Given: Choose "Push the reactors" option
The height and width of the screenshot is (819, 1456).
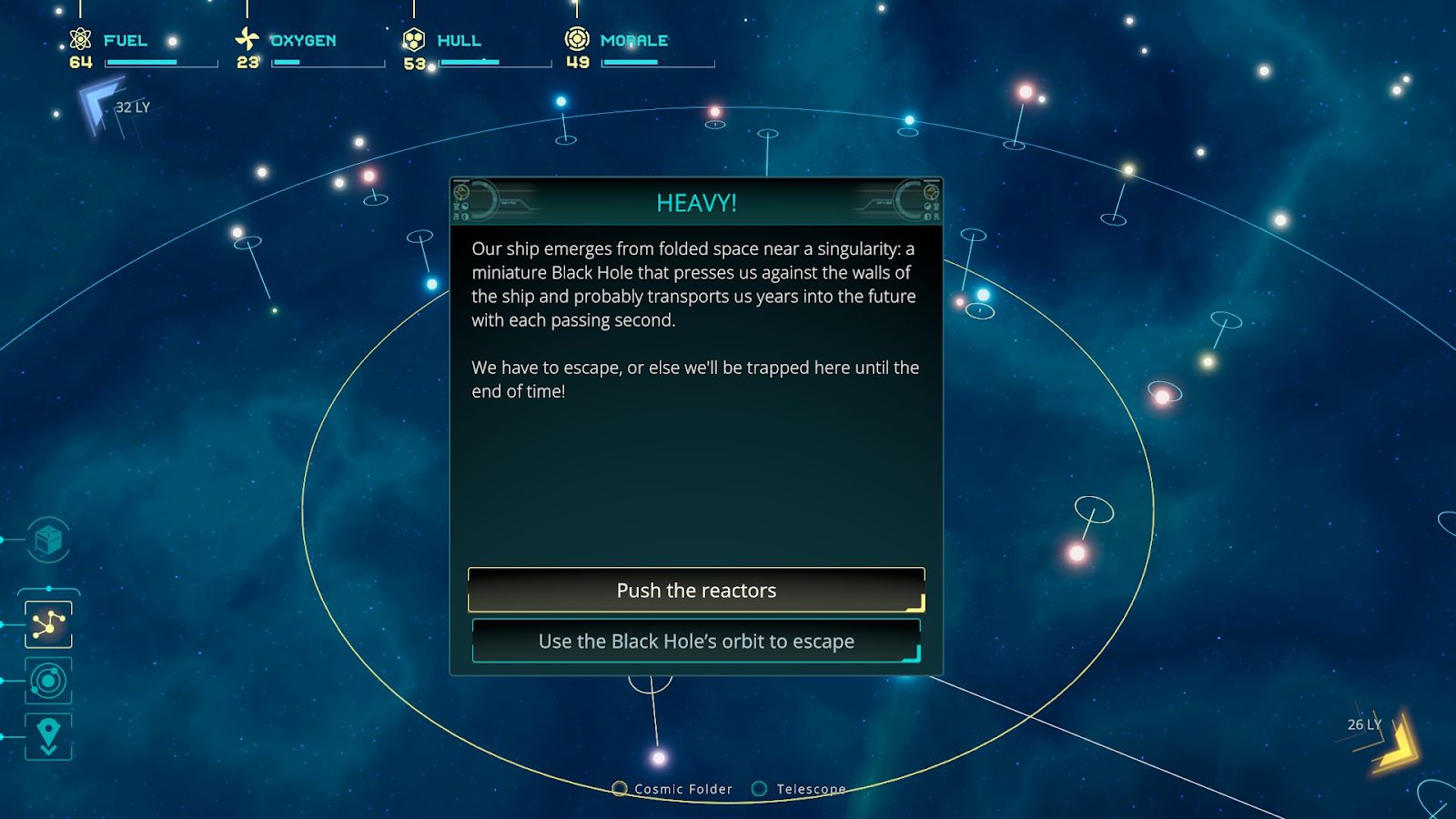Looking at the screenshot, I should pyautogui.click(x=696, y=591).
